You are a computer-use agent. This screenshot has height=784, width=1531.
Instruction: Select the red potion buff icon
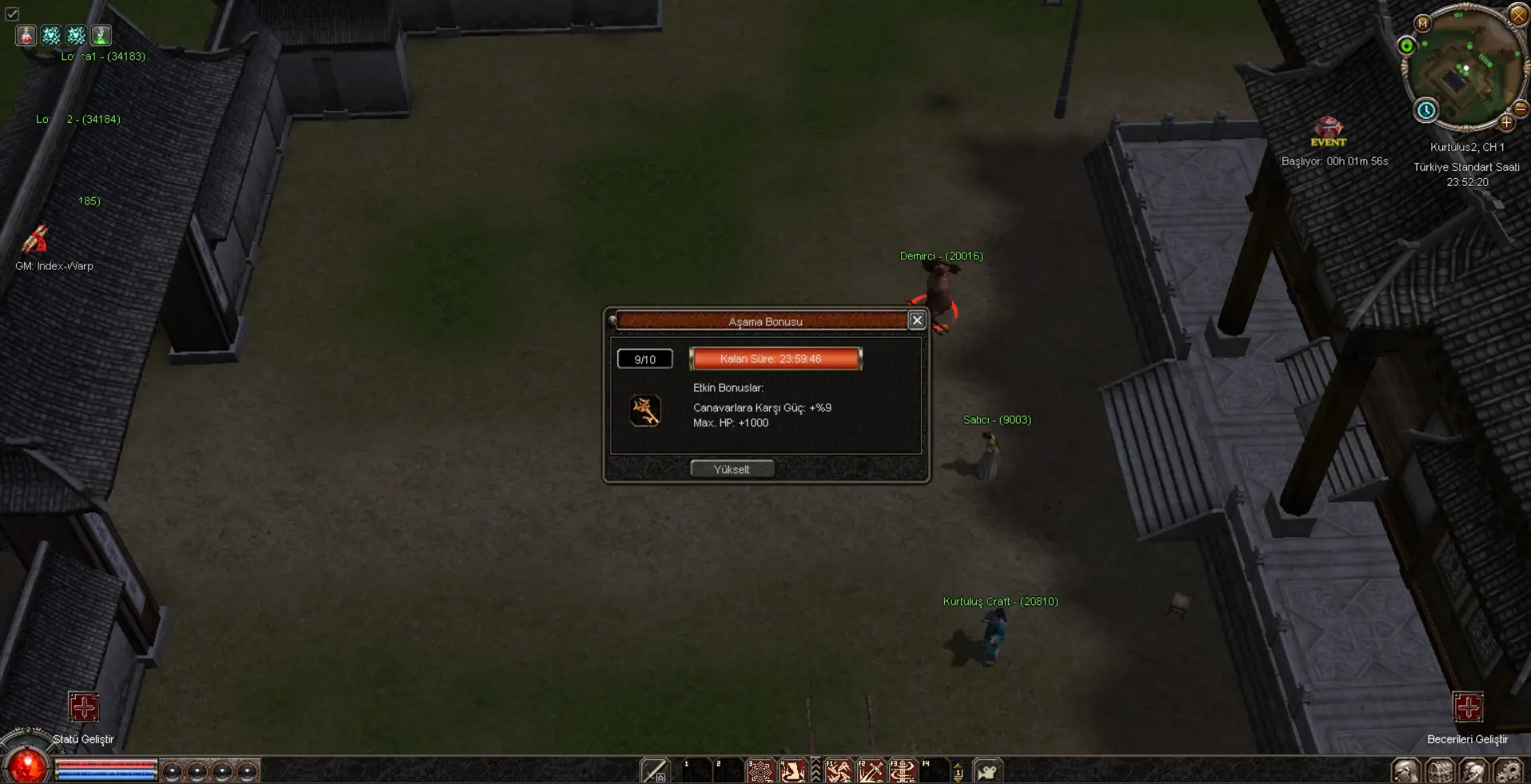tap(26, 35)
